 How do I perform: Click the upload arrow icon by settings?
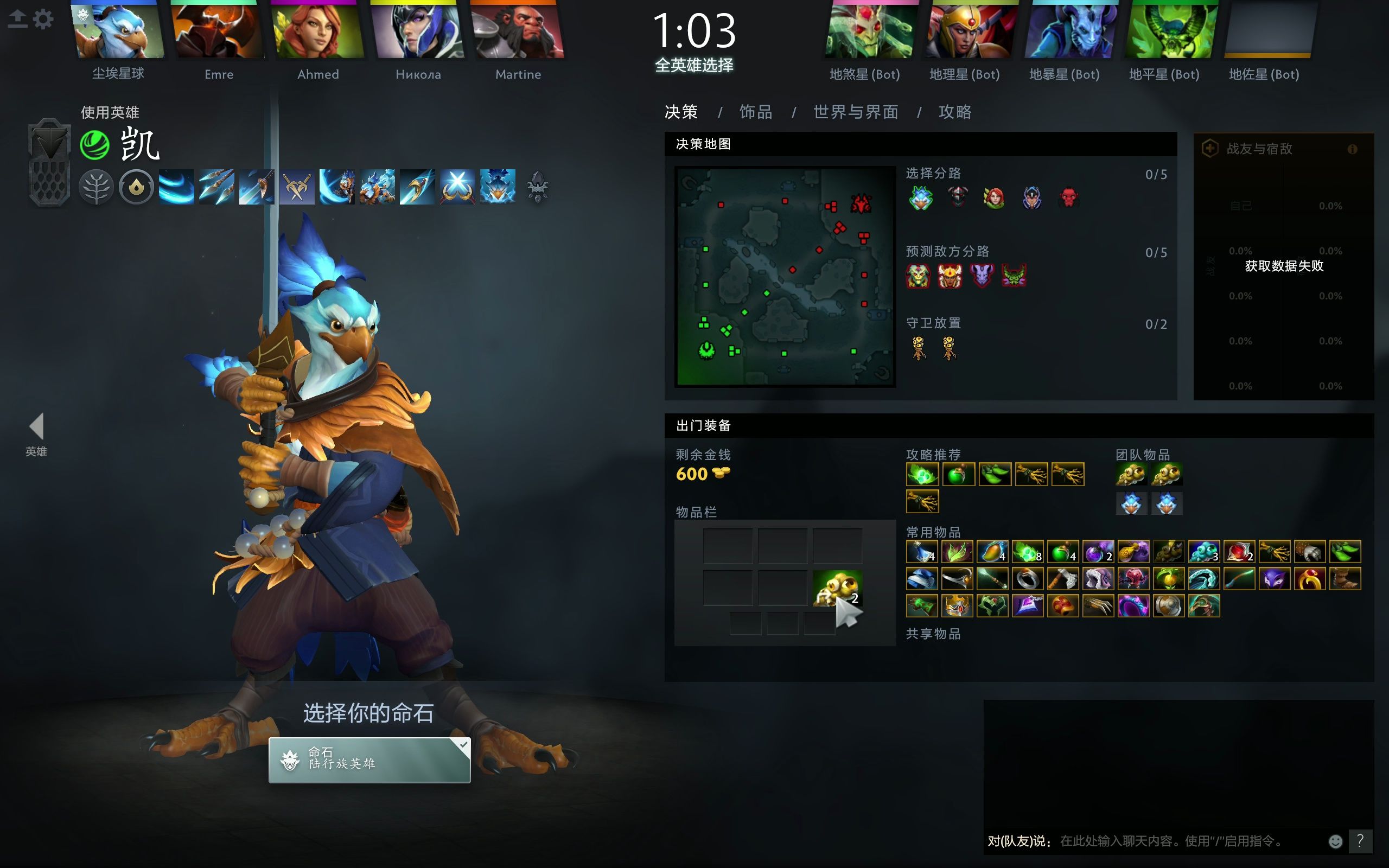(x=18, y=19)
